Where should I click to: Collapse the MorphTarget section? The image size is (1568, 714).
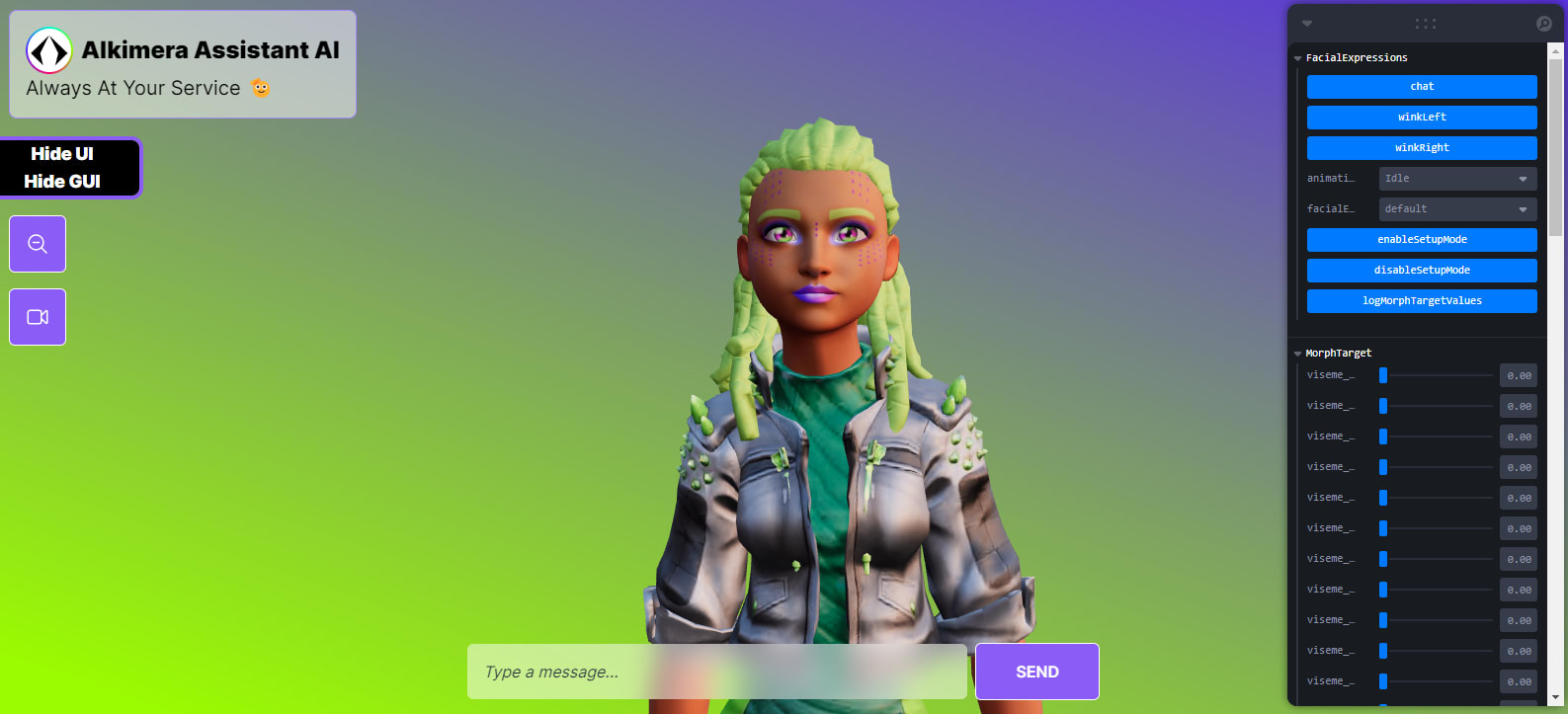pyautogui.click(x=1297, y=353)
